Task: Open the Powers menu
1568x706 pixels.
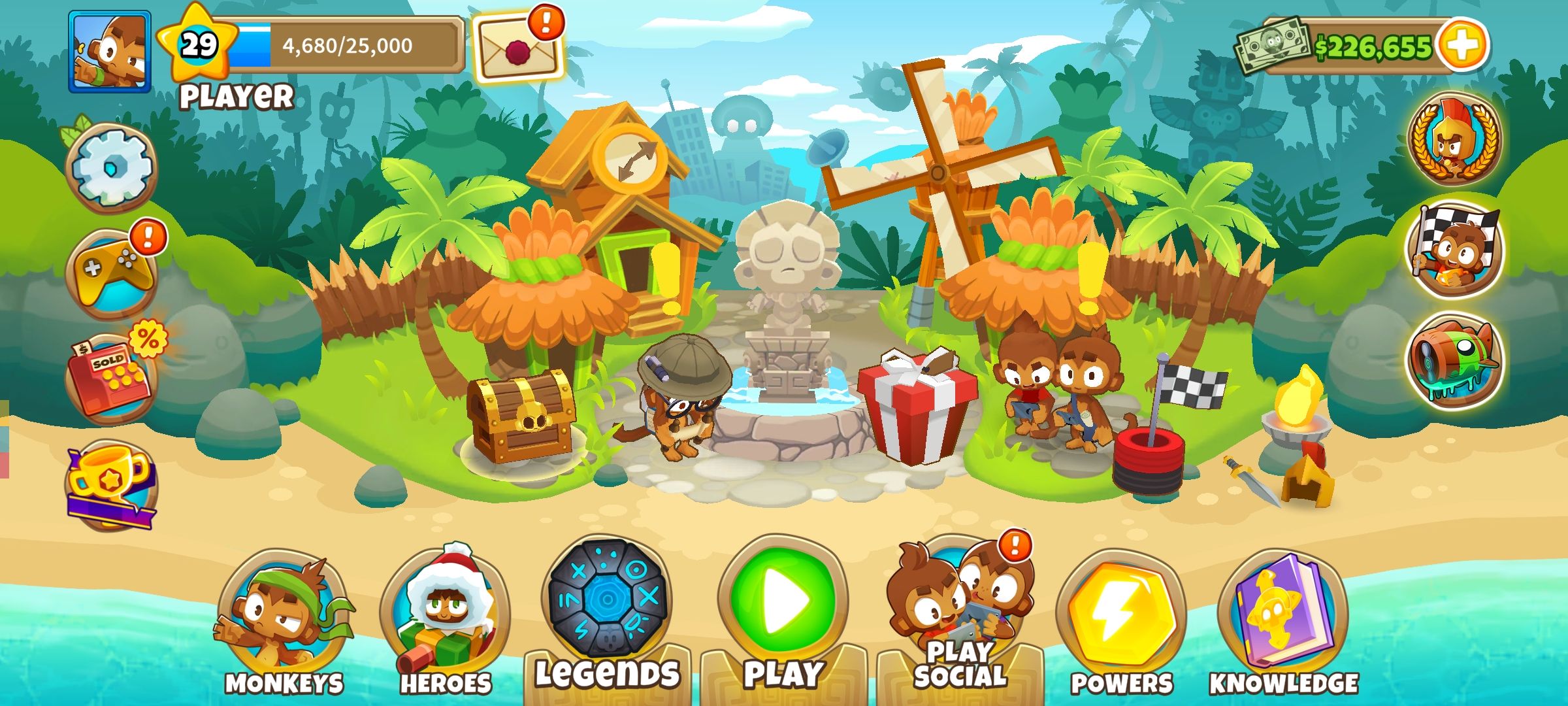Action: (1121, 618)
